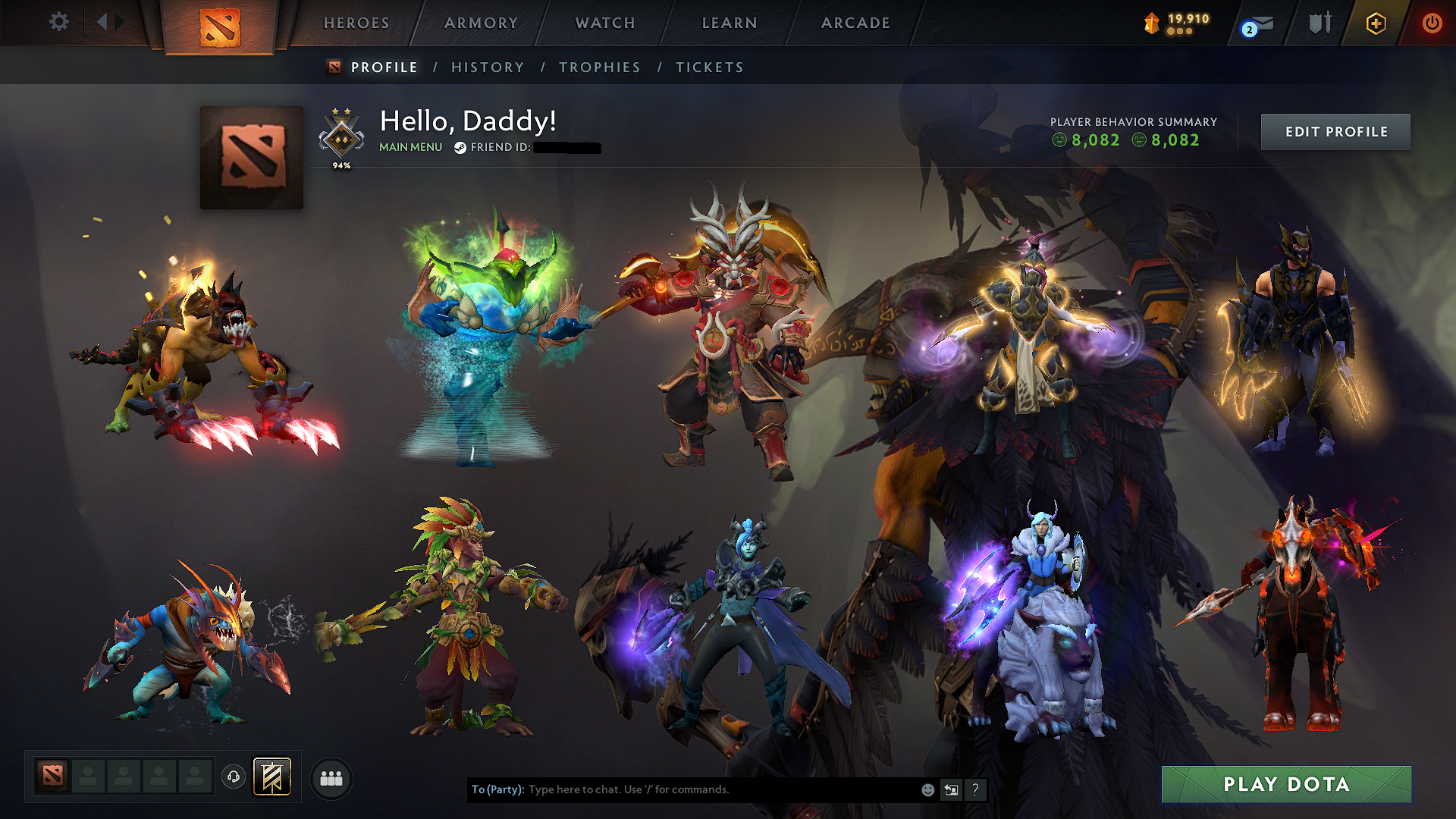The height and width of the screenshot is (819, 1456).
Task: Open the chat help question mark
Action: 976,789
